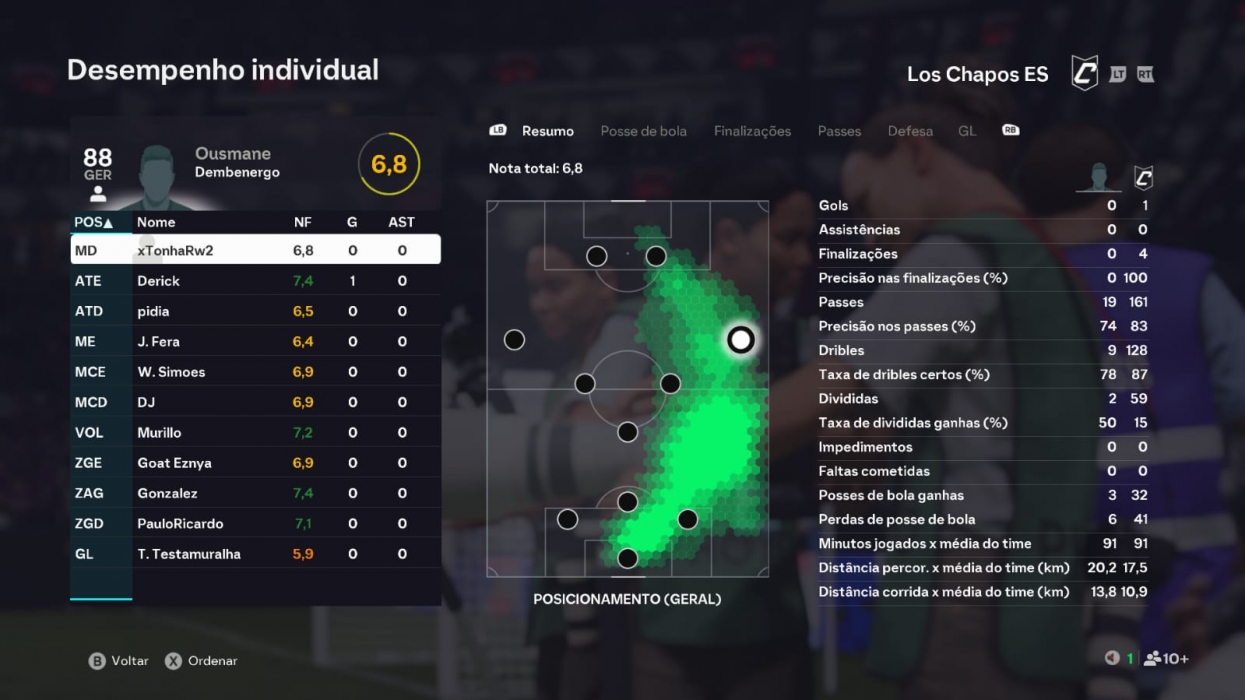Show the Finalizações tab
Viewport: 1245px width, 700px height.
[x=752, y=131]
